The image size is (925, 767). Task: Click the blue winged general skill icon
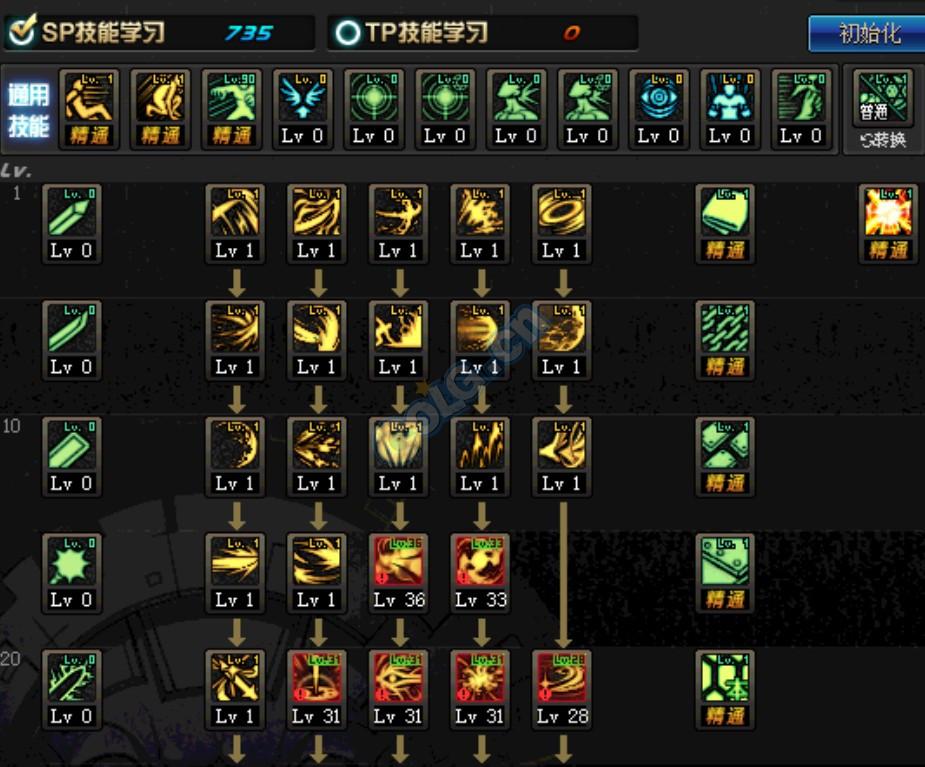click(x=302, y=98)
